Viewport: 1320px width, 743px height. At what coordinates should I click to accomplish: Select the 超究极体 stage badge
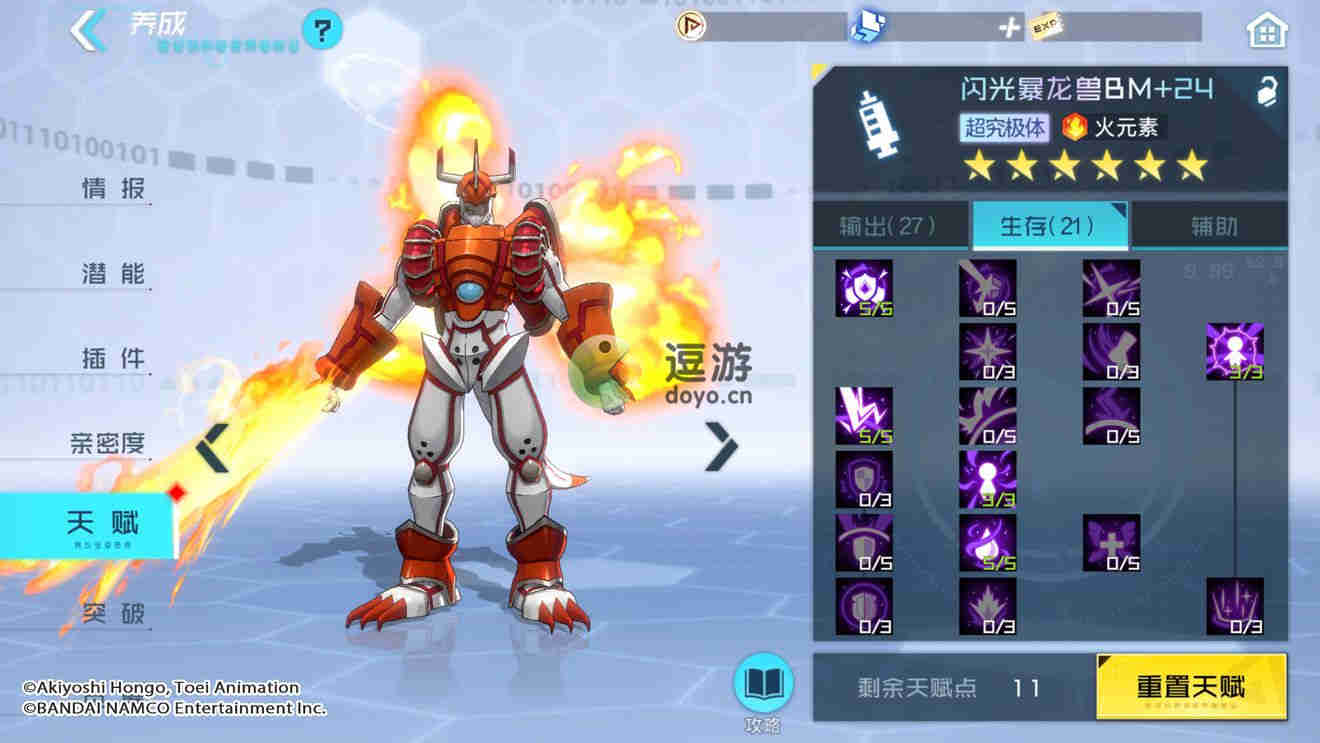pos(1004,128)
